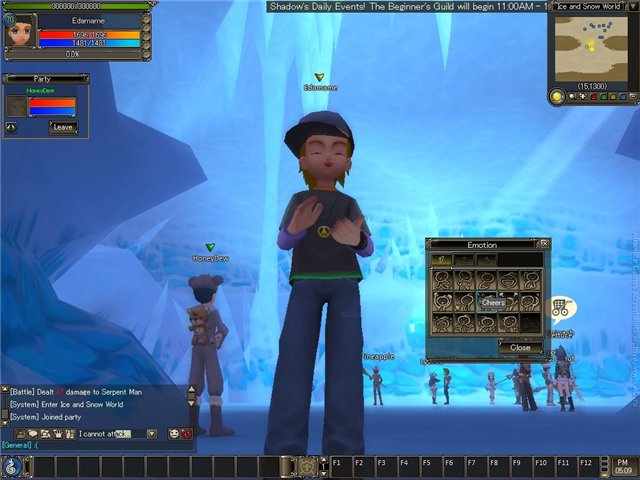Switch to Emotion page 1 tab
This screenshot has height=480, width=640.
(x=440, y=260)
